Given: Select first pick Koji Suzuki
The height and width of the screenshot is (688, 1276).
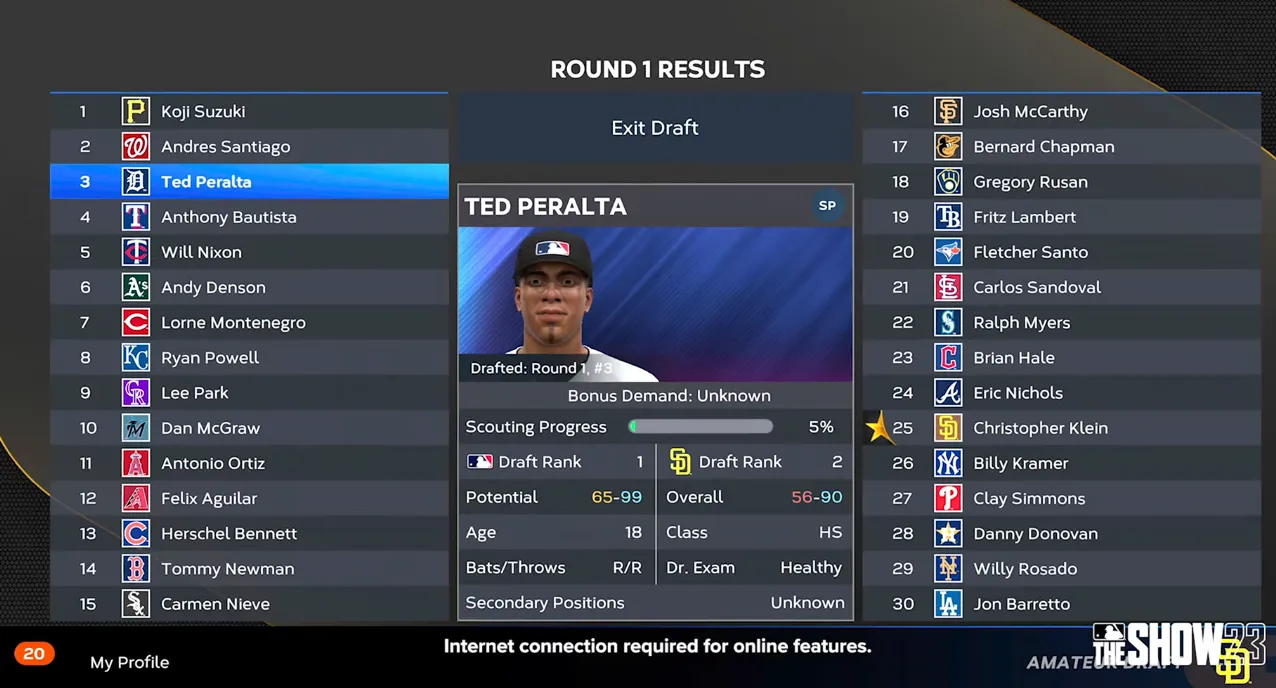Looking at the screenshot, I should [x=249, y=111].
